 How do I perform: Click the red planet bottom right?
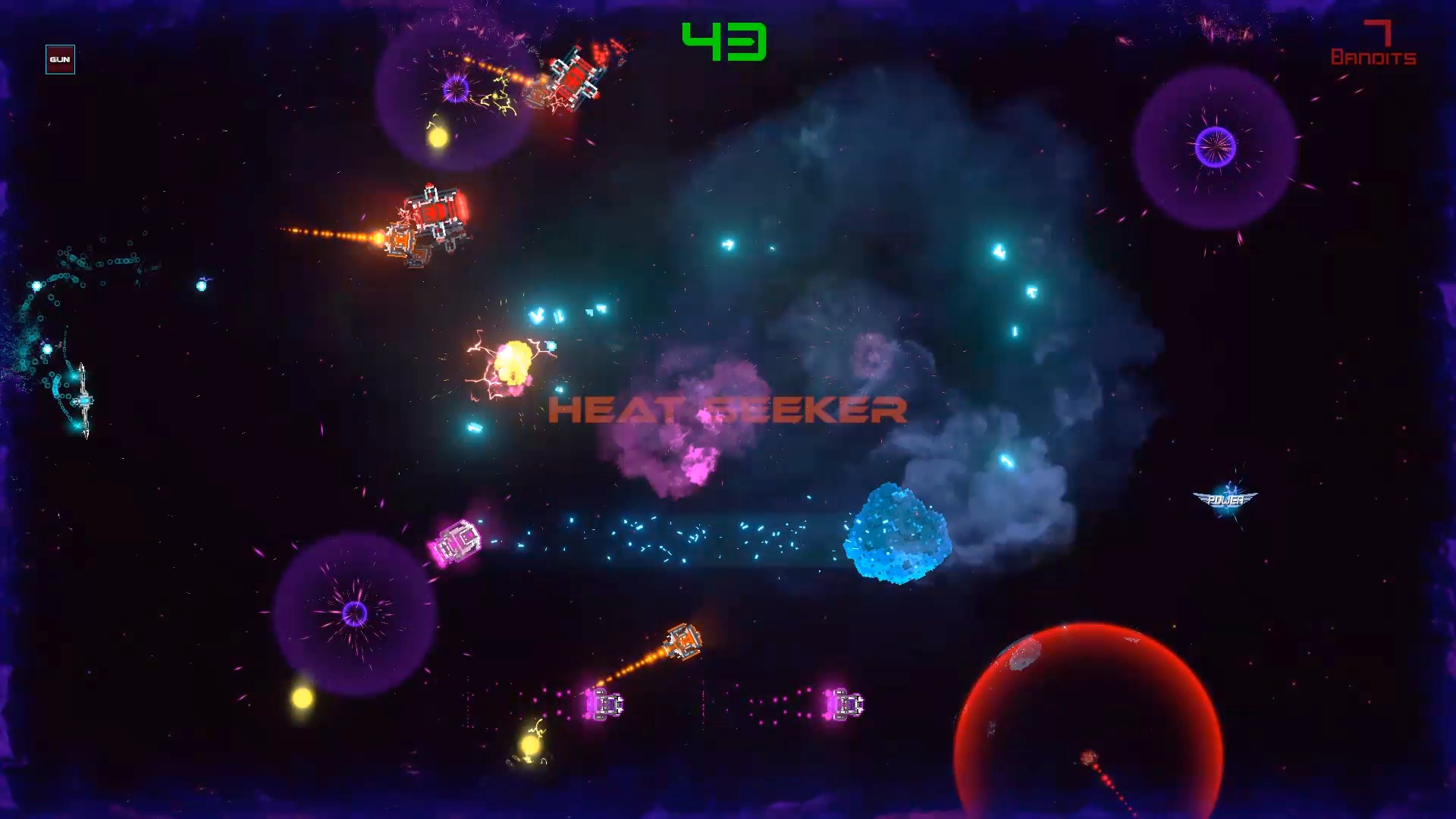pyautogui.click(x=1090, y=726)
